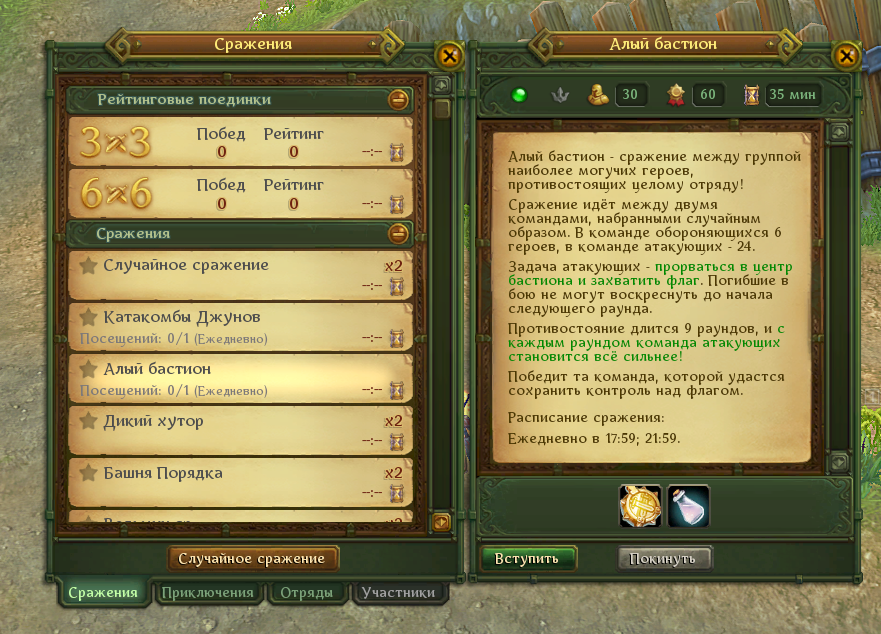Select the 3x3 rated match row
The height and width of the screenshot is (634, 881).
point(240,141)
